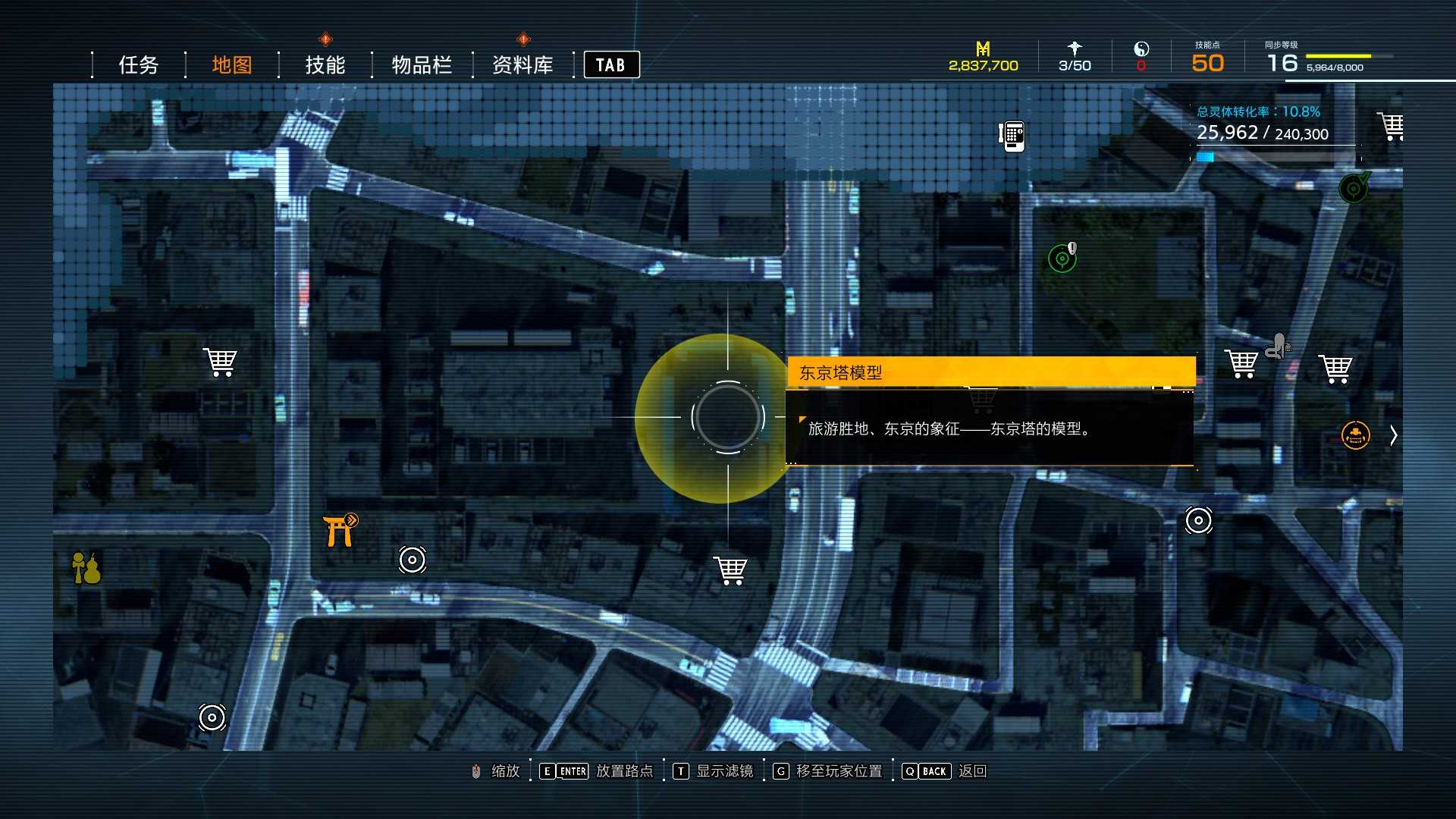Select the relic target icon bottom left corner
1456x819 pixels.
211,716
